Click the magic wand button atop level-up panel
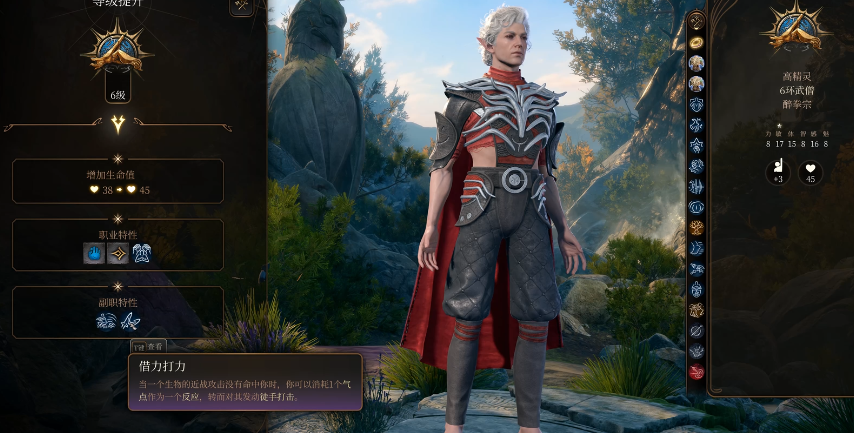854x433 pixels. (x=242, y=6)
